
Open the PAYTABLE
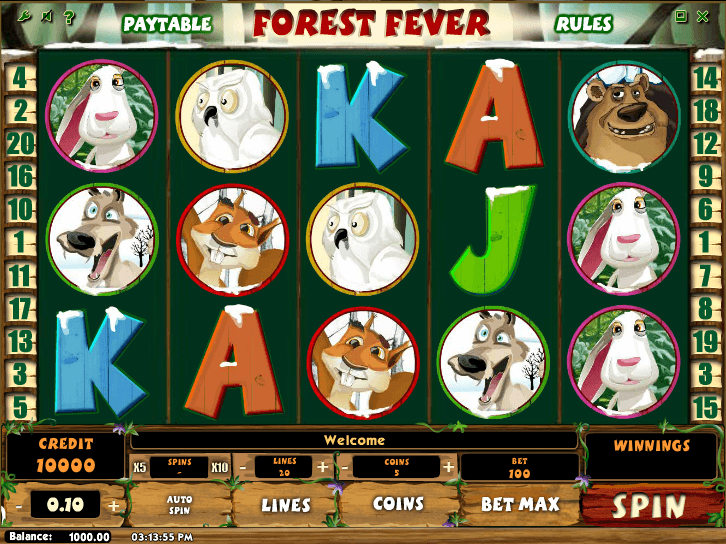tap(167, 23)
